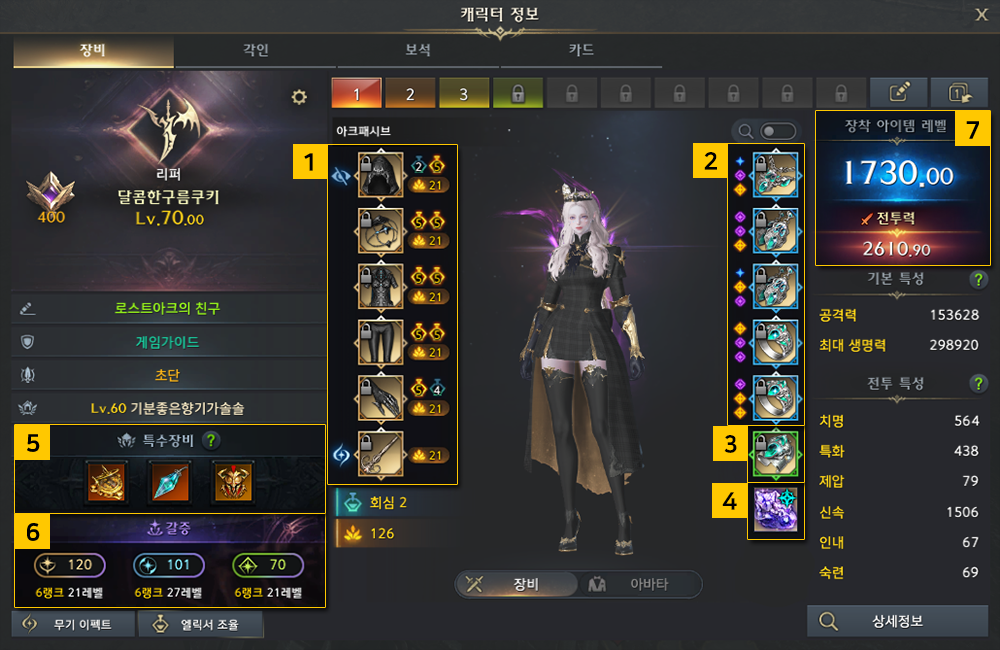Image resolution: width=1000 pixels, height=650 pixels.
Task: Switch to the 각인 tab
Action: [x=255, y=50]
